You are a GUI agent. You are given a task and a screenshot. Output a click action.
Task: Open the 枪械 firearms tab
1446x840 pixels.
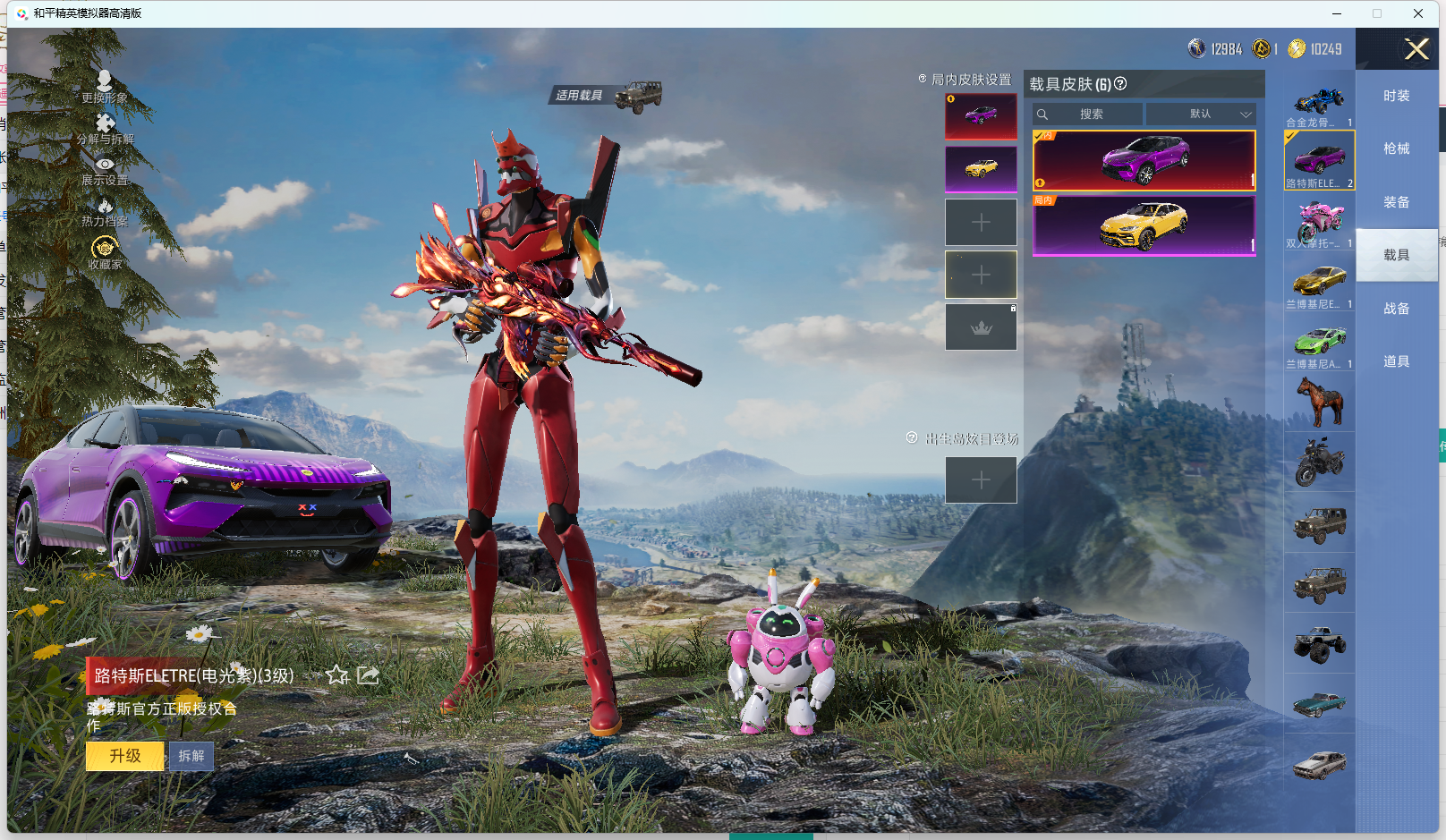tap(1396, 148)
